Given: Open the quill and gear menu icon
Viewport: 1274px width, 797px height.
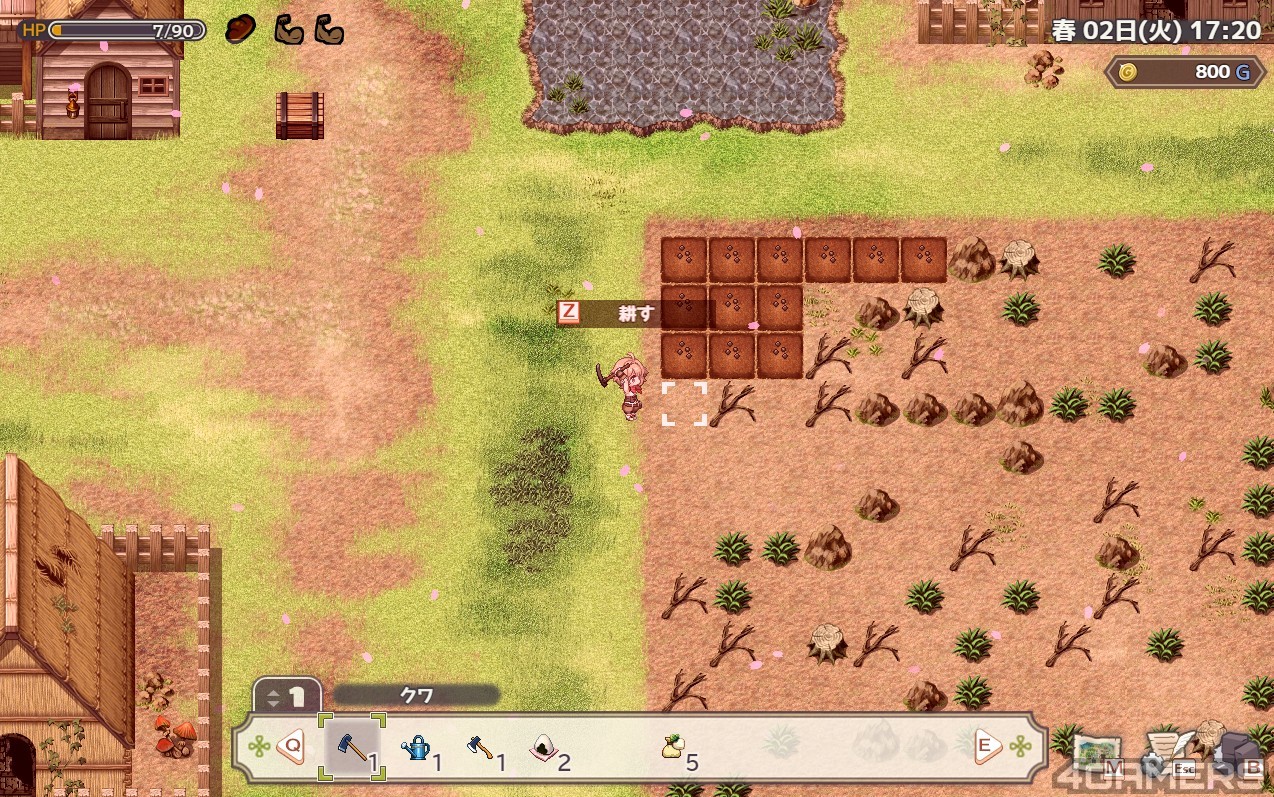Looking at the screenshot, I should tap(1165, 751).
